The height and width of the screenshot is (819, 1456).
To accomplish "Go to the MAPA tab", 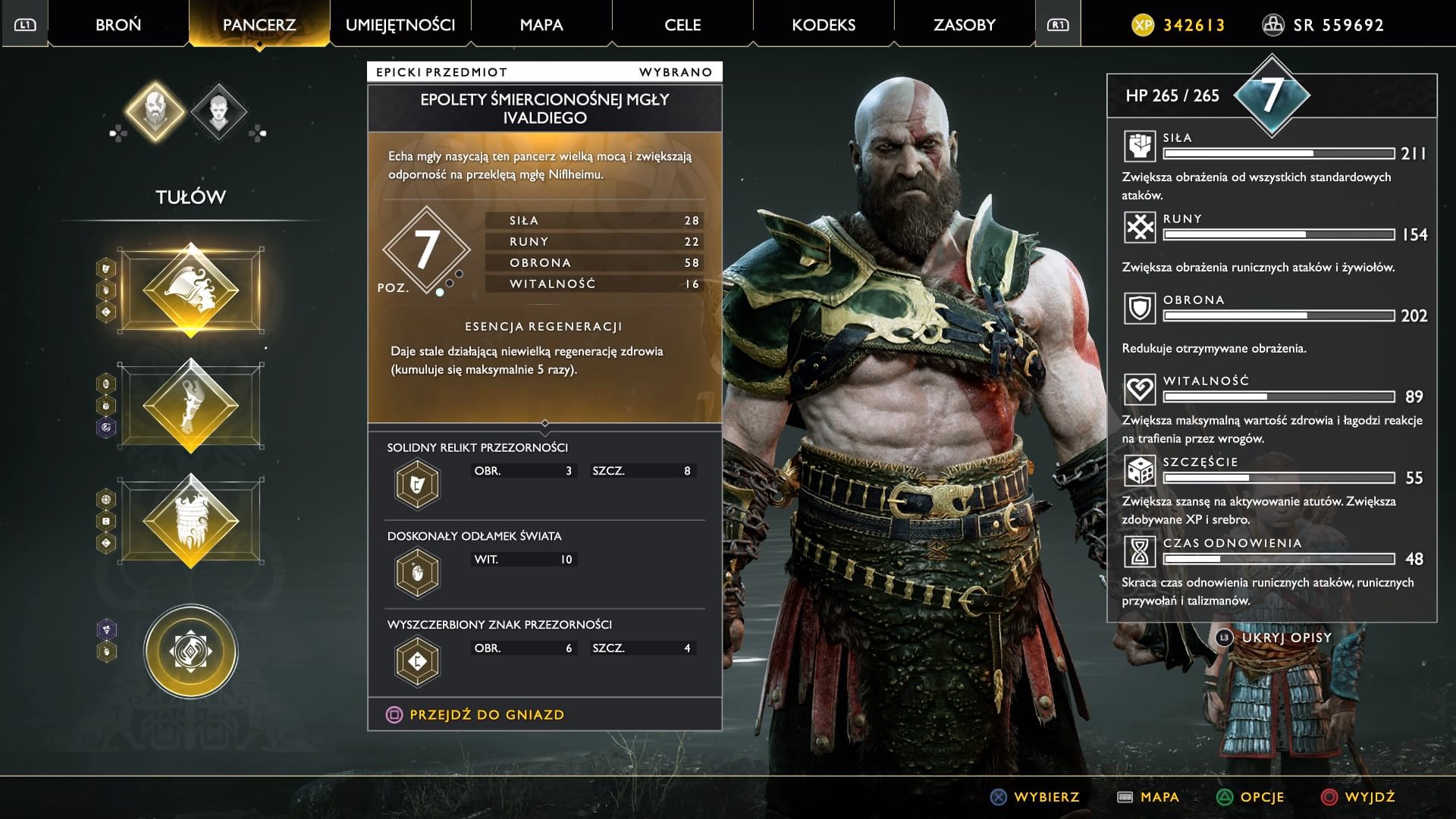I will click(541, 25).
